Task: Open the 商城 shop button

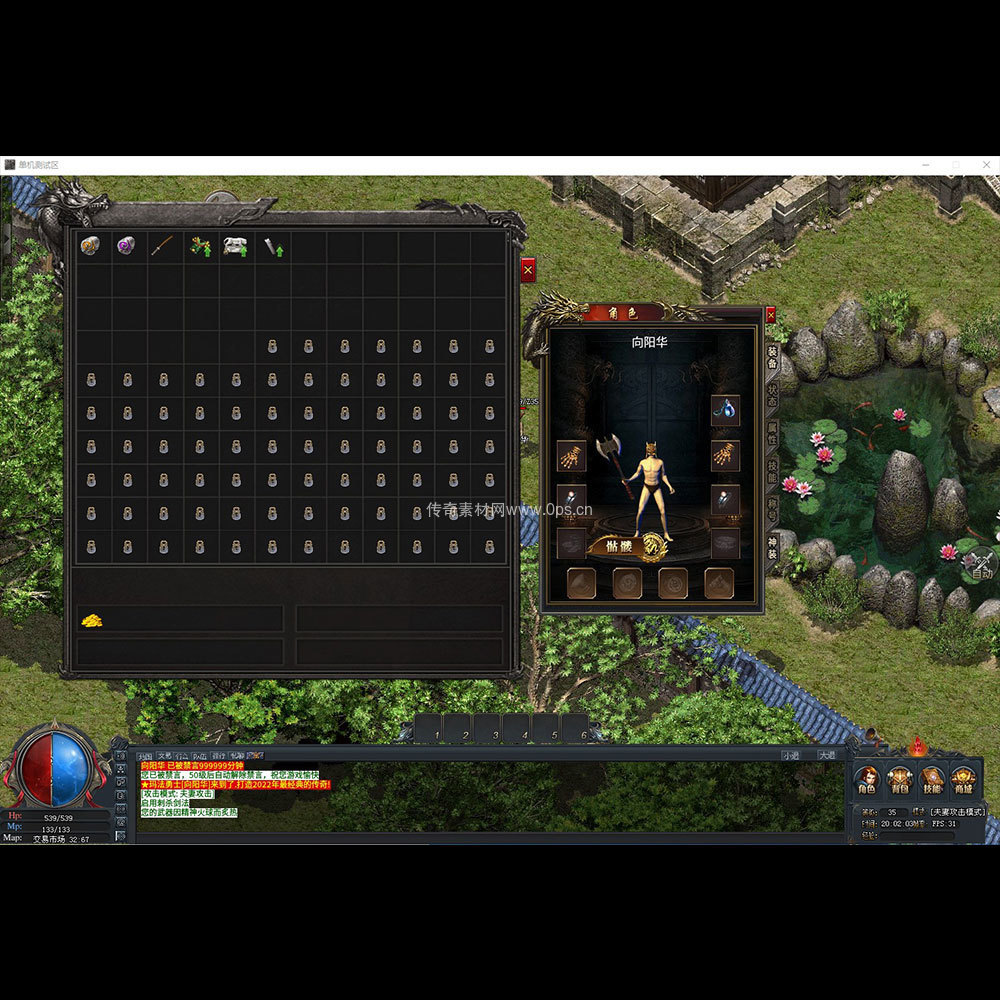Action: 963,780
